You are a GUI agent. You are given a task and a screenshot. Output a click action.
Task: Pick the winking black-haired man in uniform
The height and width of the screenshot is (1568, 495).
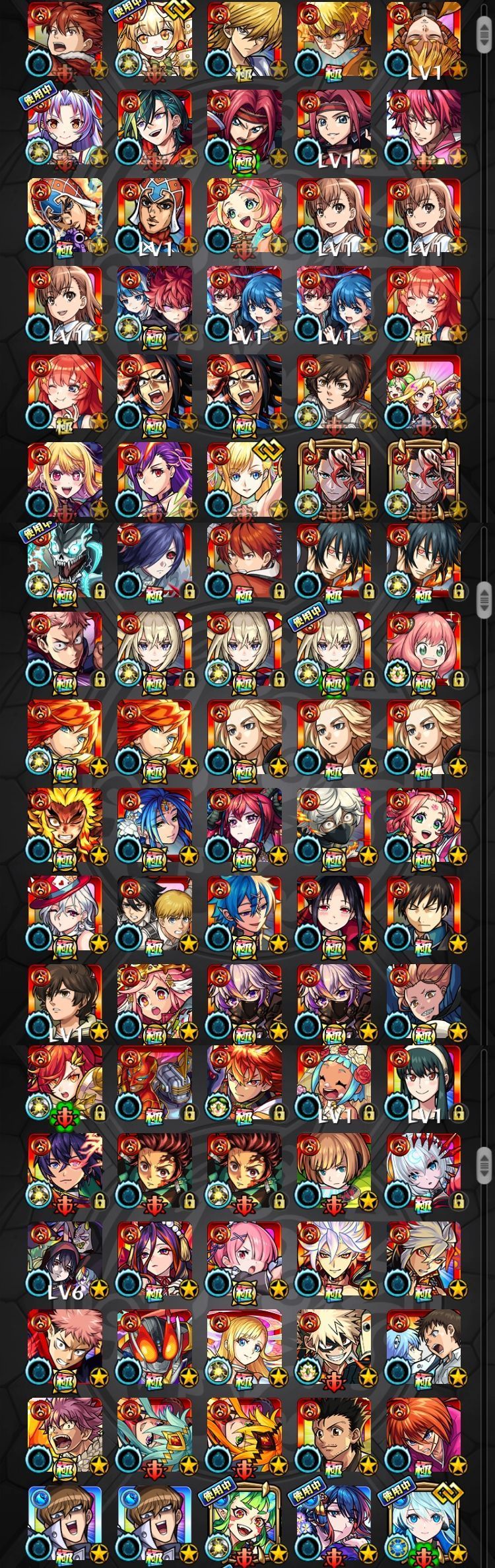tap(424, 915)
